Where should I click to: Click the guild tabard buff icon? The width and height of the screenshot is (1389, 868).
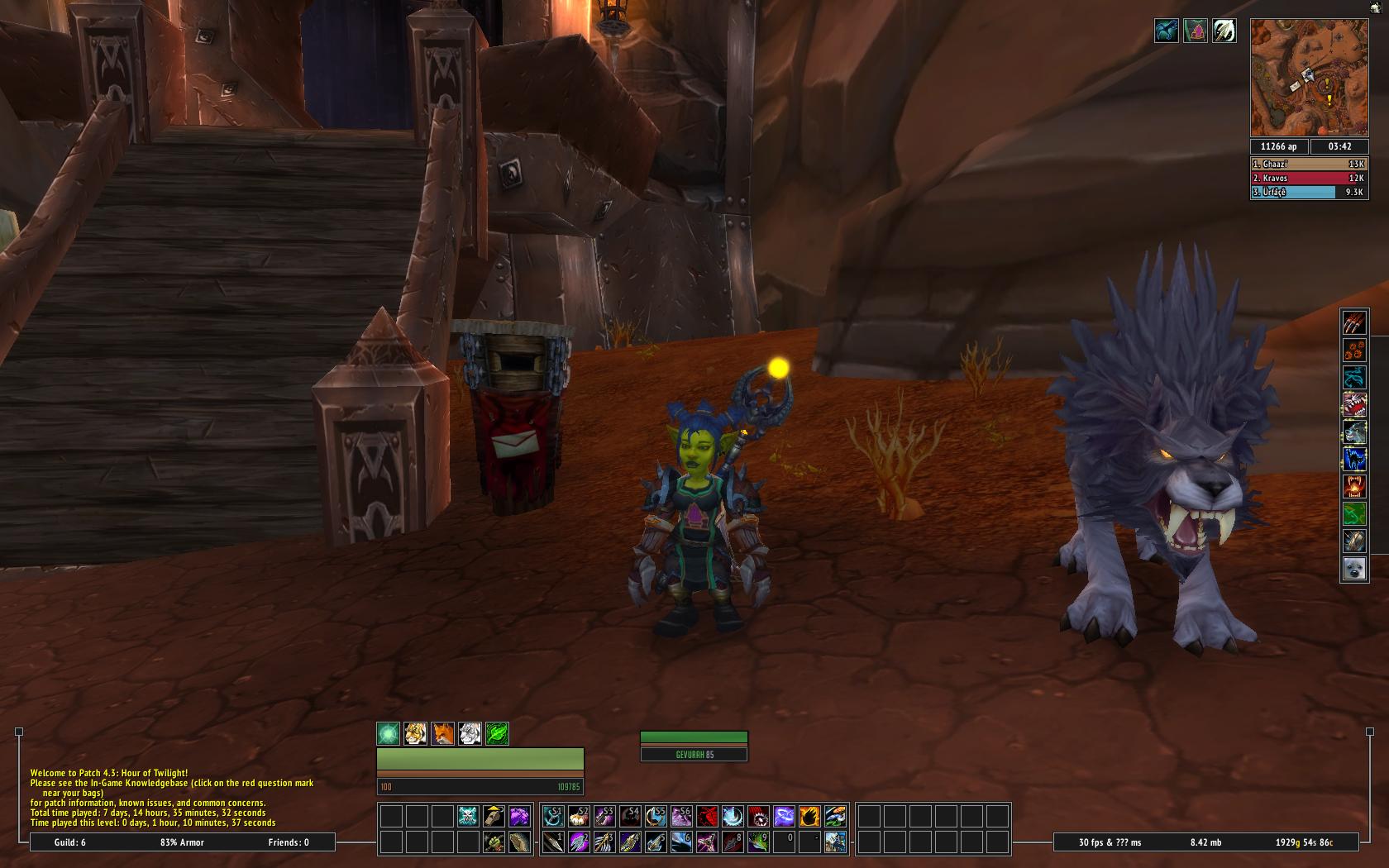click(1195, 31)
